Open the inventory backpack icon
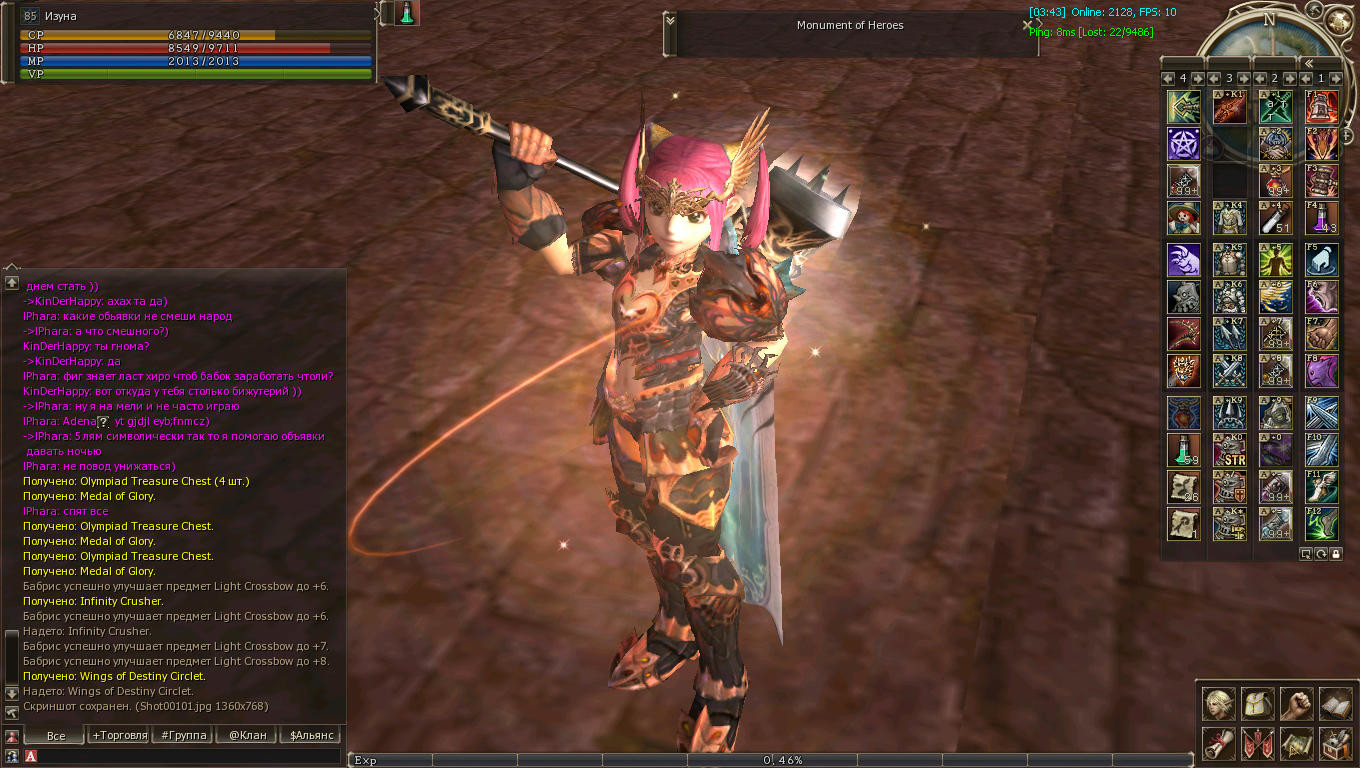 coord(1257,704)
